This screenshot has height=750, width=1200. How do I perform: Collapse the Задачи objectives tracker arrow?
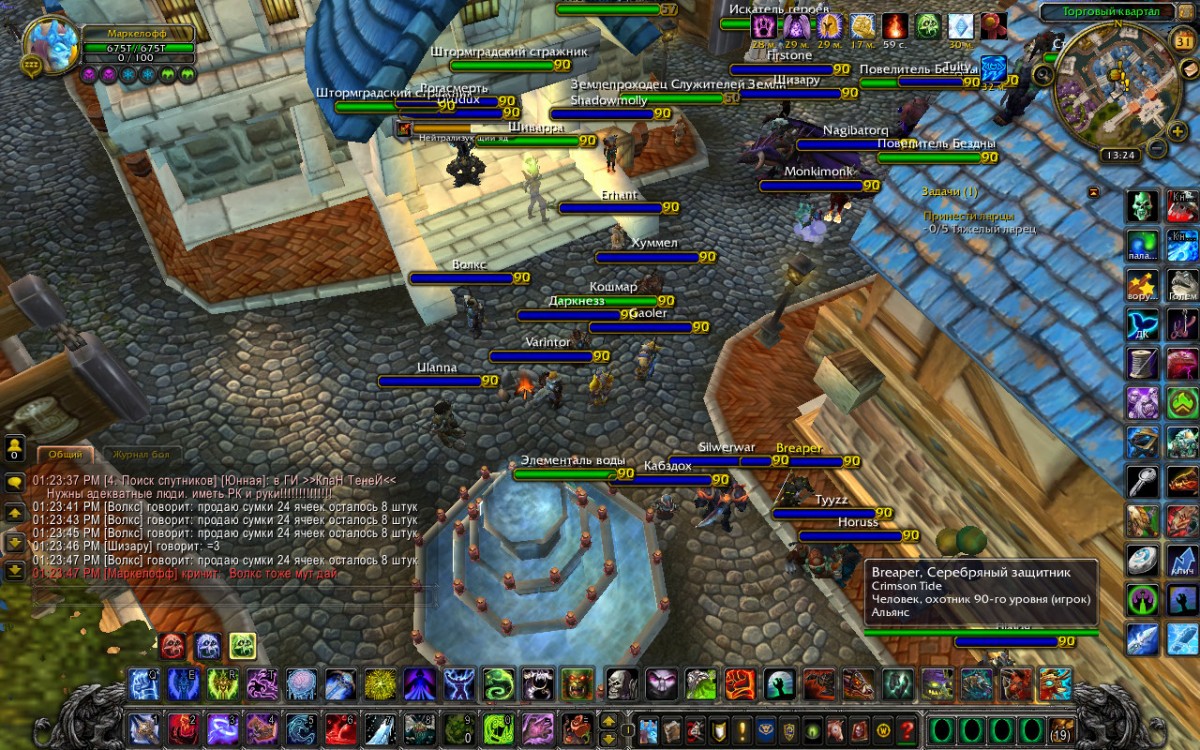[1093, 191]
